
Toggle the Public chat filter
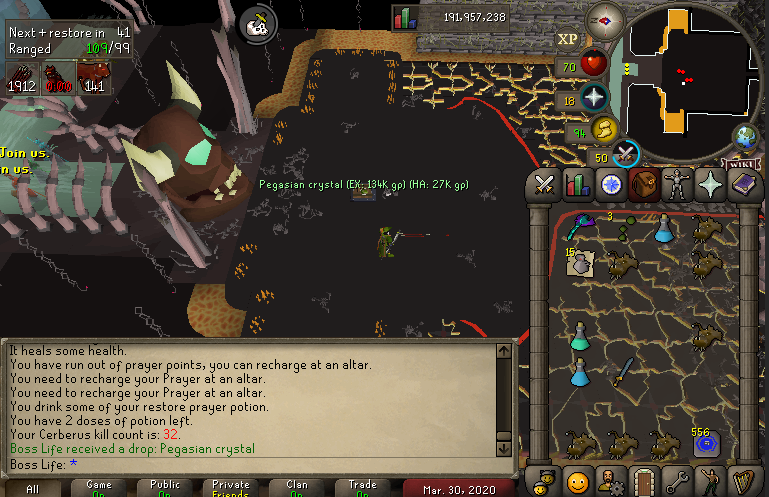(x=165, y=488)
